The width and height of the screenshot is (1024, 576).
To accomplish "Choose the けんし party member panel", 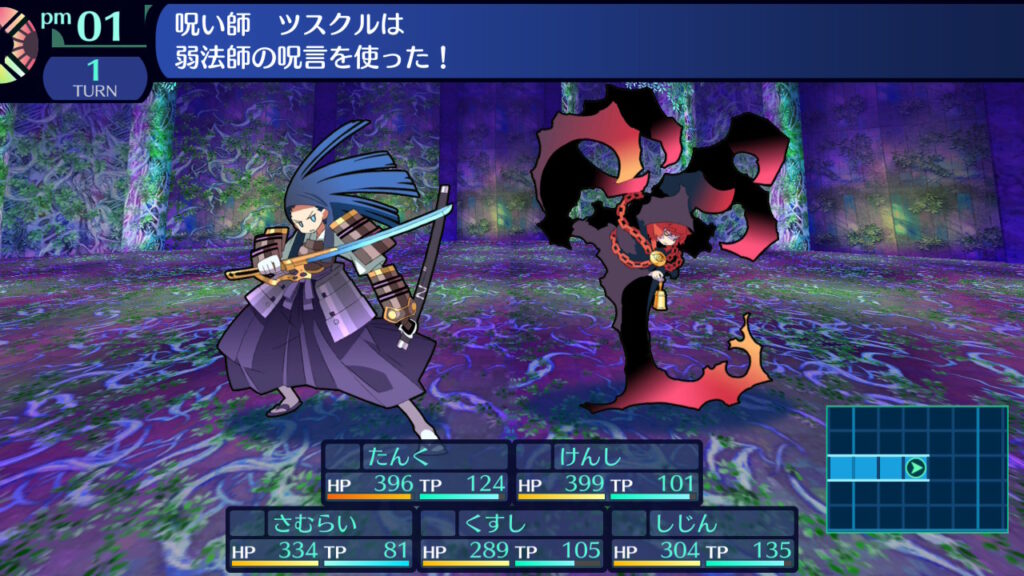I will (x=608, y=472).
